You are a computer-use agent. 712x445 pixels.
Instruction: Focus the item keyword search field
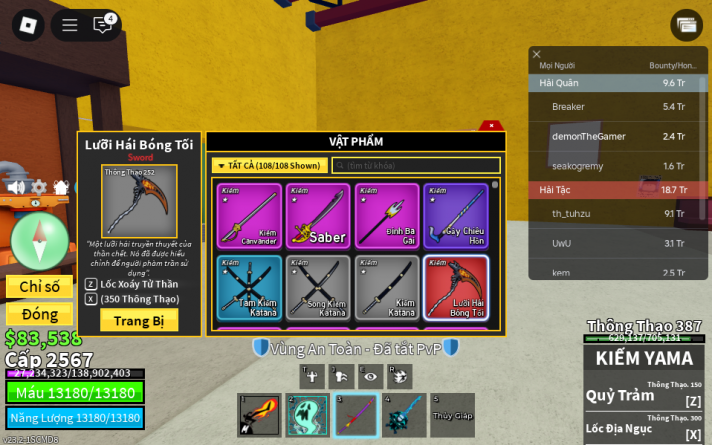pos(416,165)
